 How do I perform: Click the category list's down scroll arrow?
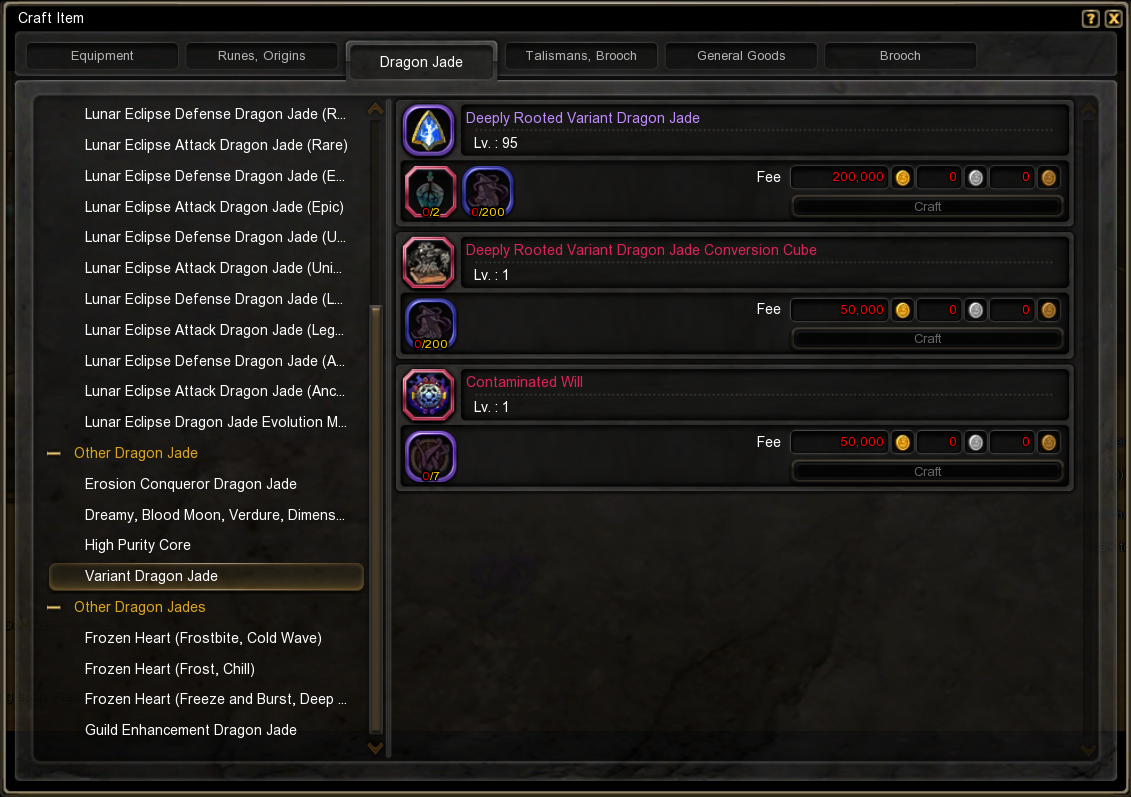pyautogui.click(x=376, y=746)
